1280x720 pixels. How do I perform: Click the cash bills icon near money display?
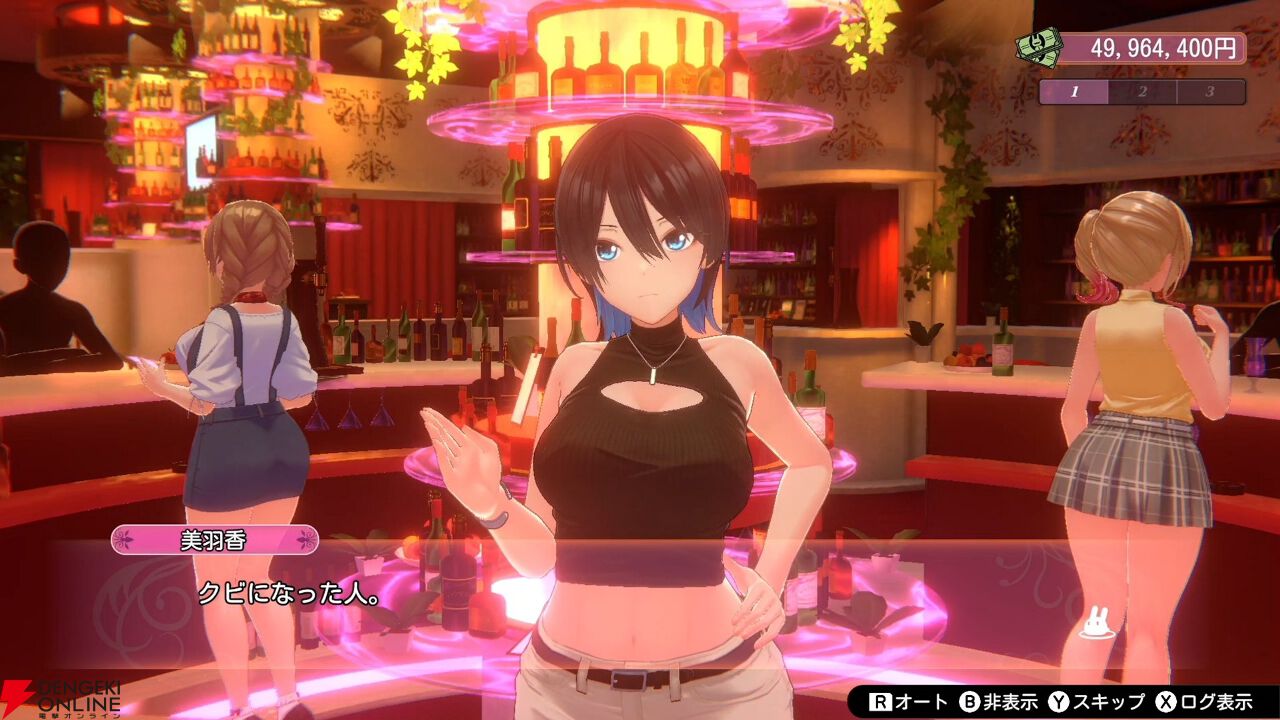pos(1038,47)
